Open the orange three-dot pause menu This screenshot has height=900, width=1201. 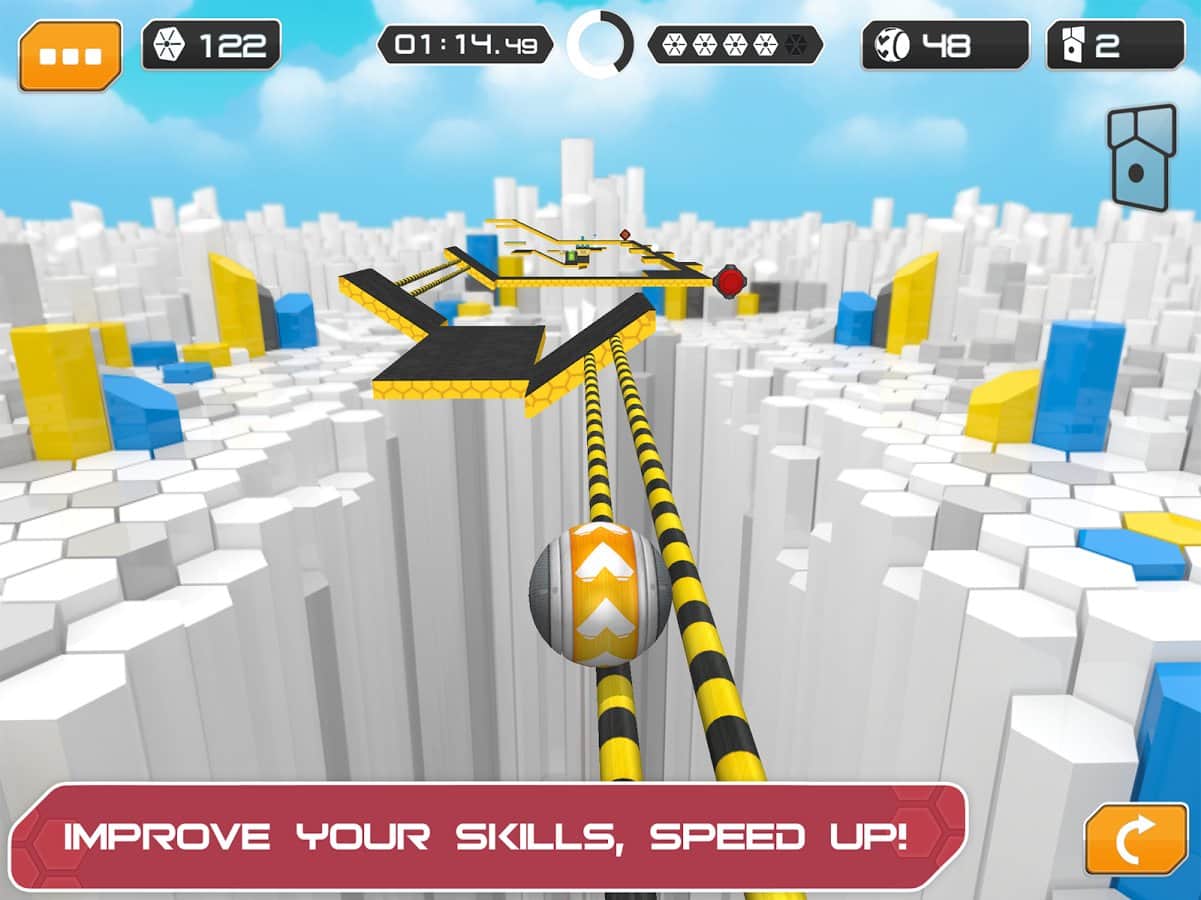(x=70, y=55)
